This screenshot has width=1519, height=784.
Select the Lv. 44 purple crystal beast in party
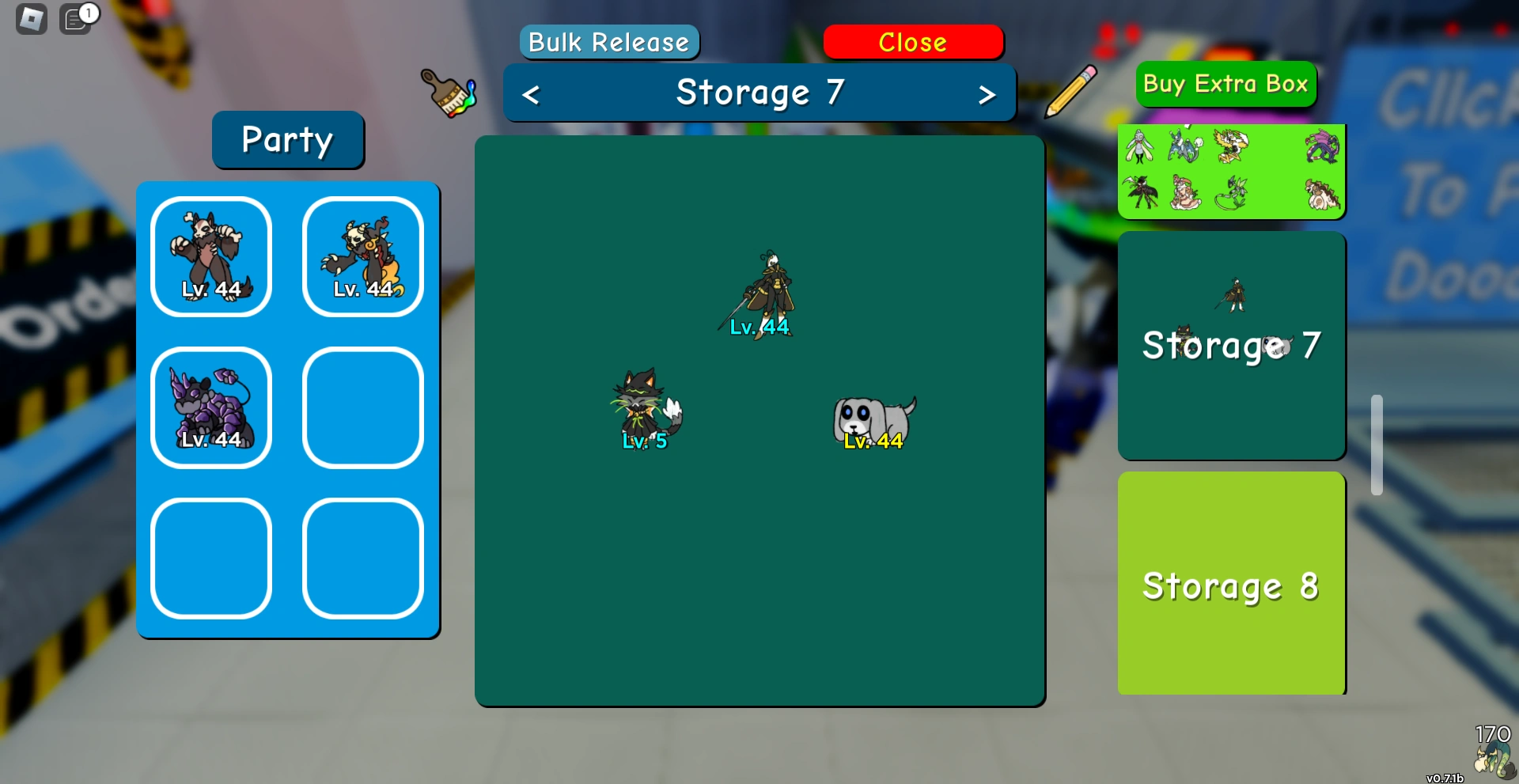click(x=210, y=407)
